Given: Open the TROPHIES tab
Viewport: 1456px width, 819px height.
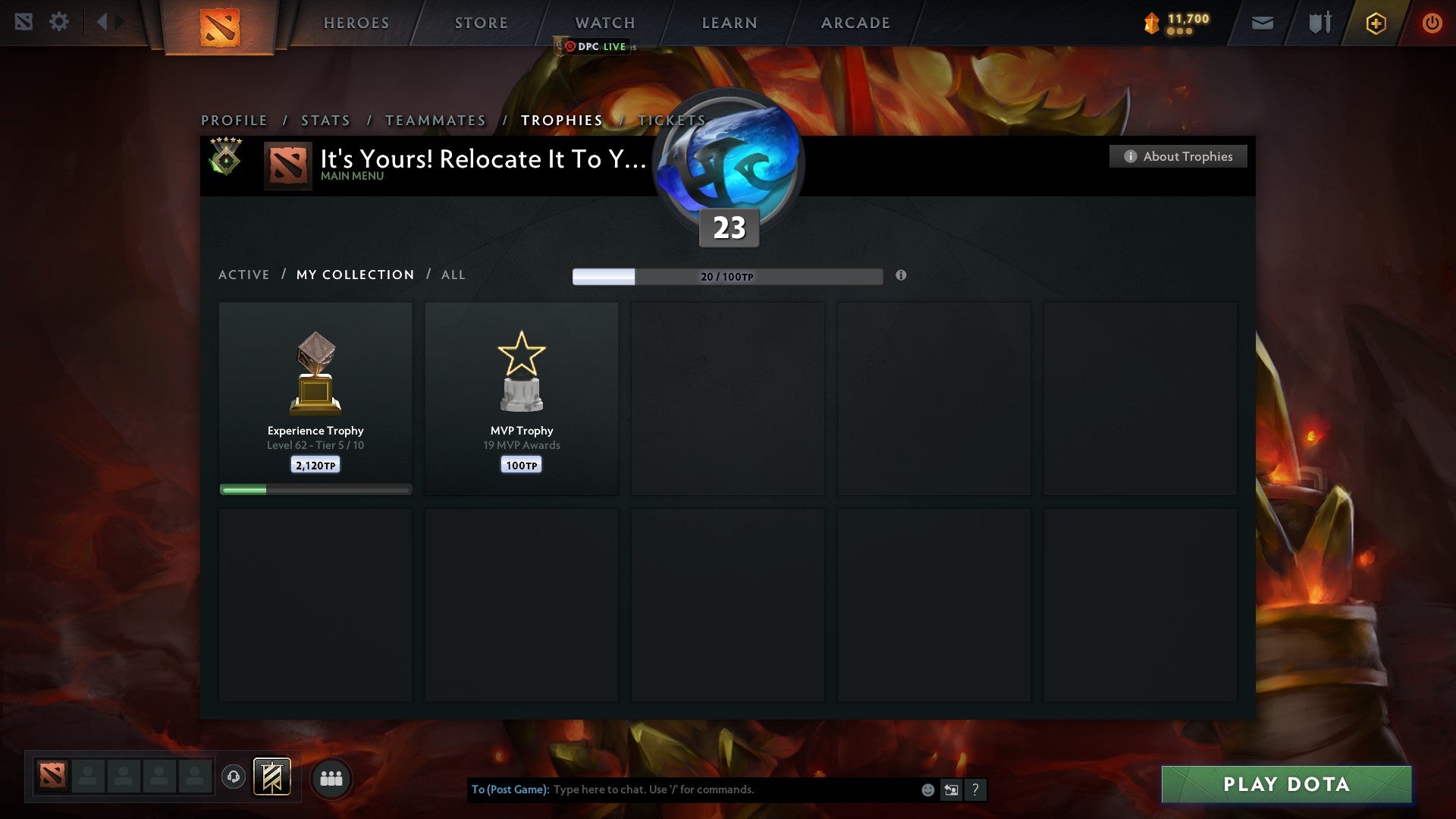Looking at the screenshot, I should tap(561, 120).
